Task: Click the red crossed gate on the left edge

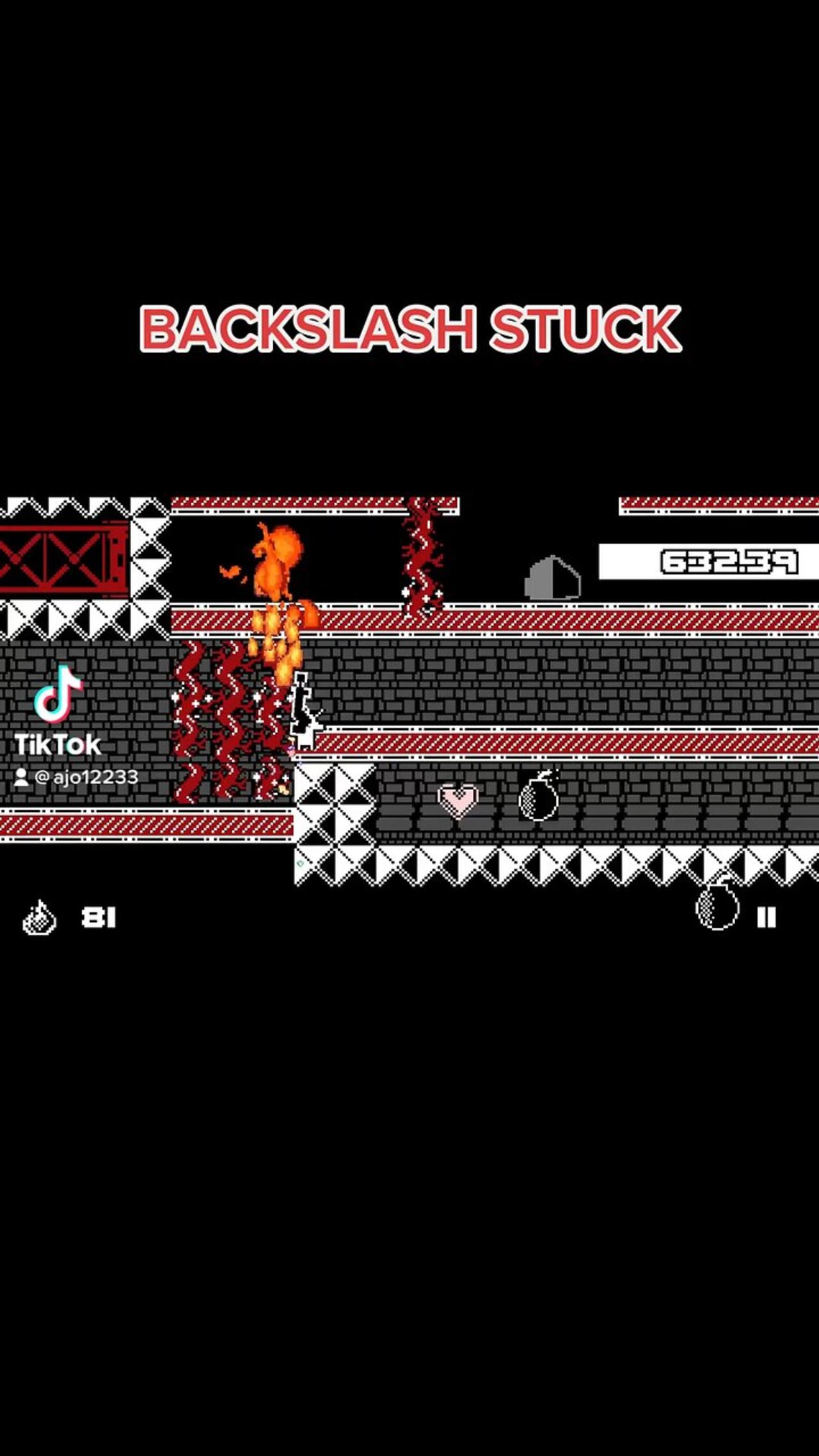Action: pos(61,558)
